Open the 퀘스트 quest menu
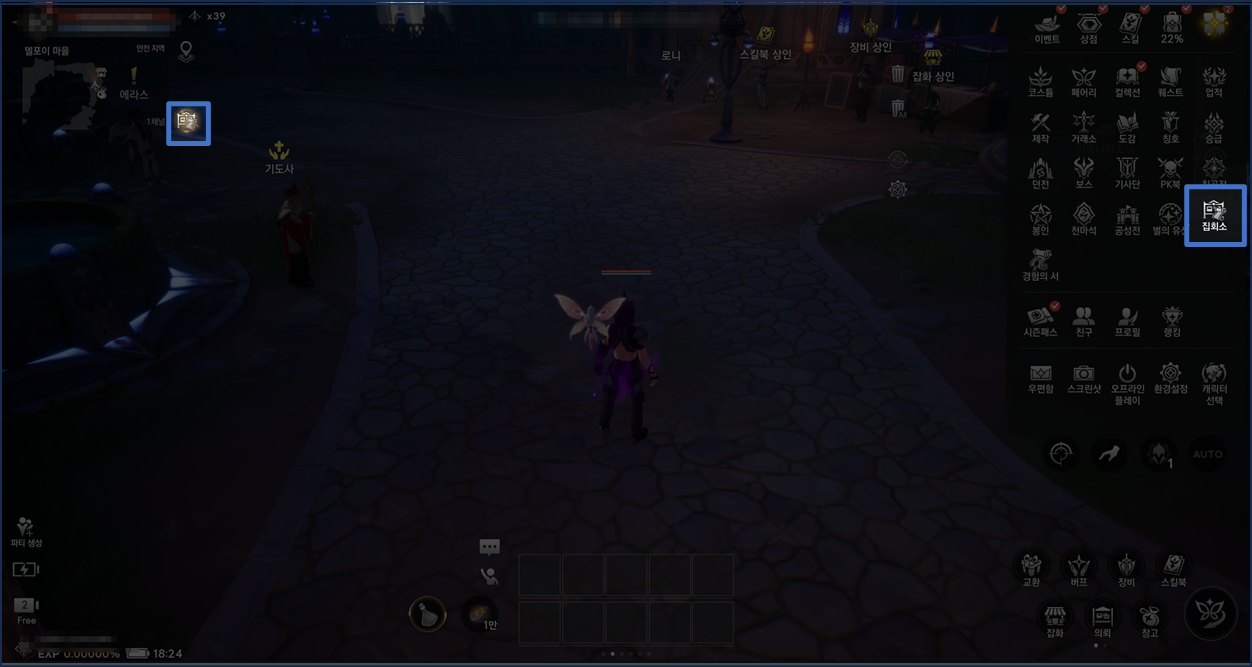The height and width of the screenshot is (667, 1252). point(1170,80)
